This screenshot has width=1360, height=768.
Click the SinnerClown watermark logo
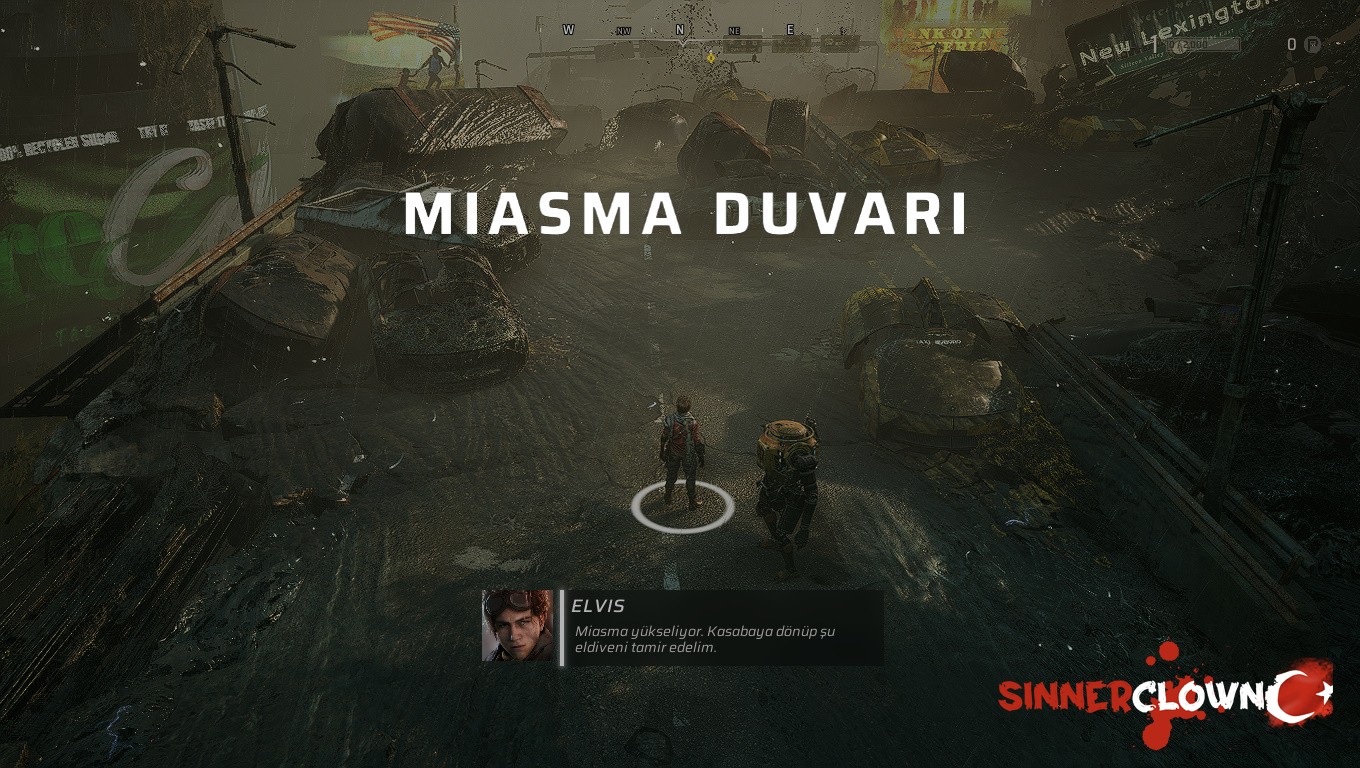coord(1165,696)
